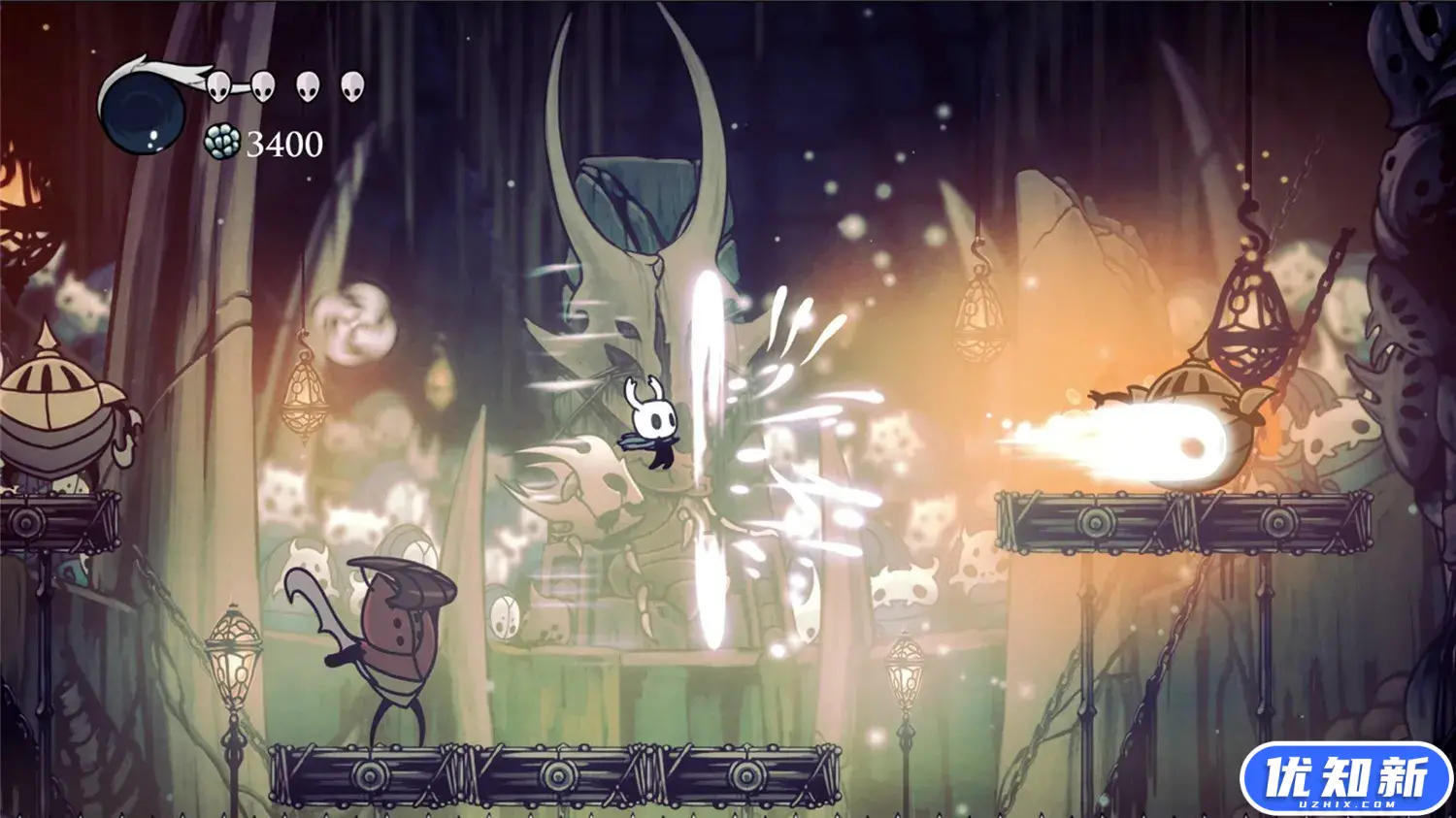Click the third health mask icon
This screenshot has width=1456, height=818.
pos(306,87)
